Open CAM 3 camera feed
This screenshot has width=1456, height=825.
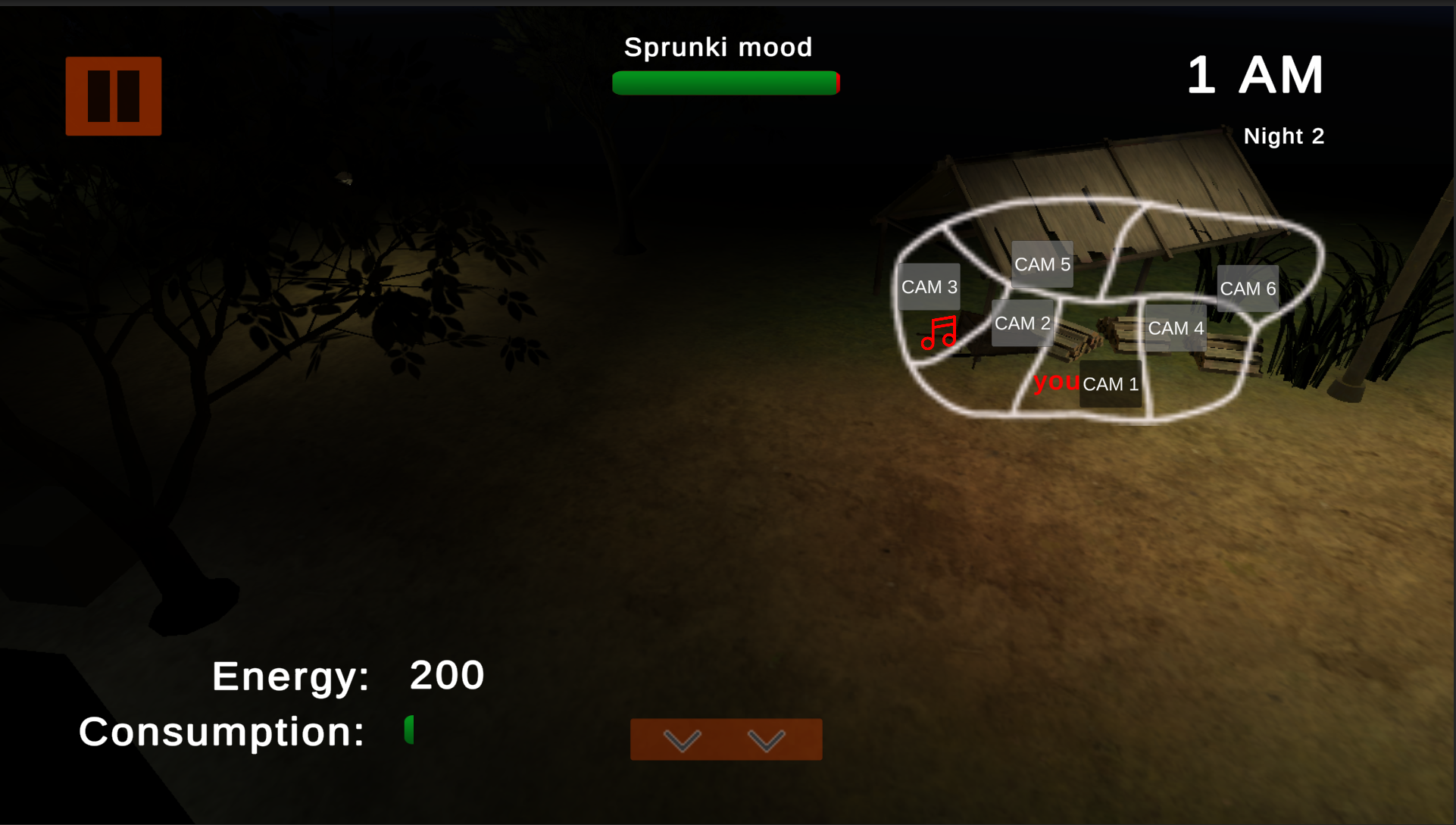tap(930, 286)
